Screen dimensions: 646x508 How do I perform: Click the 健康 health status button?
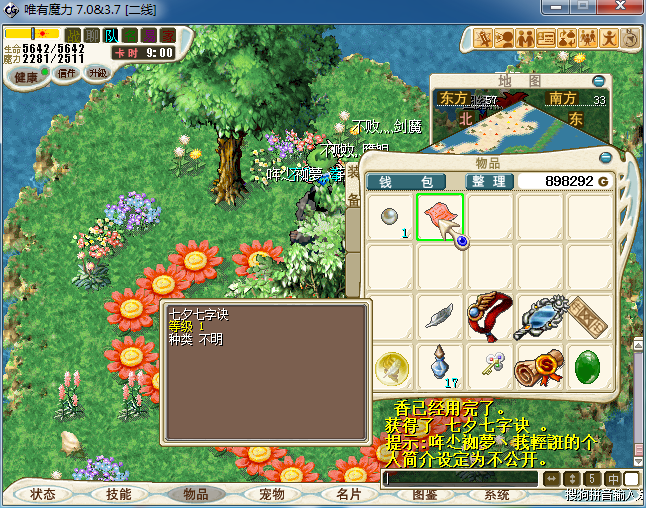coord(27,77)
